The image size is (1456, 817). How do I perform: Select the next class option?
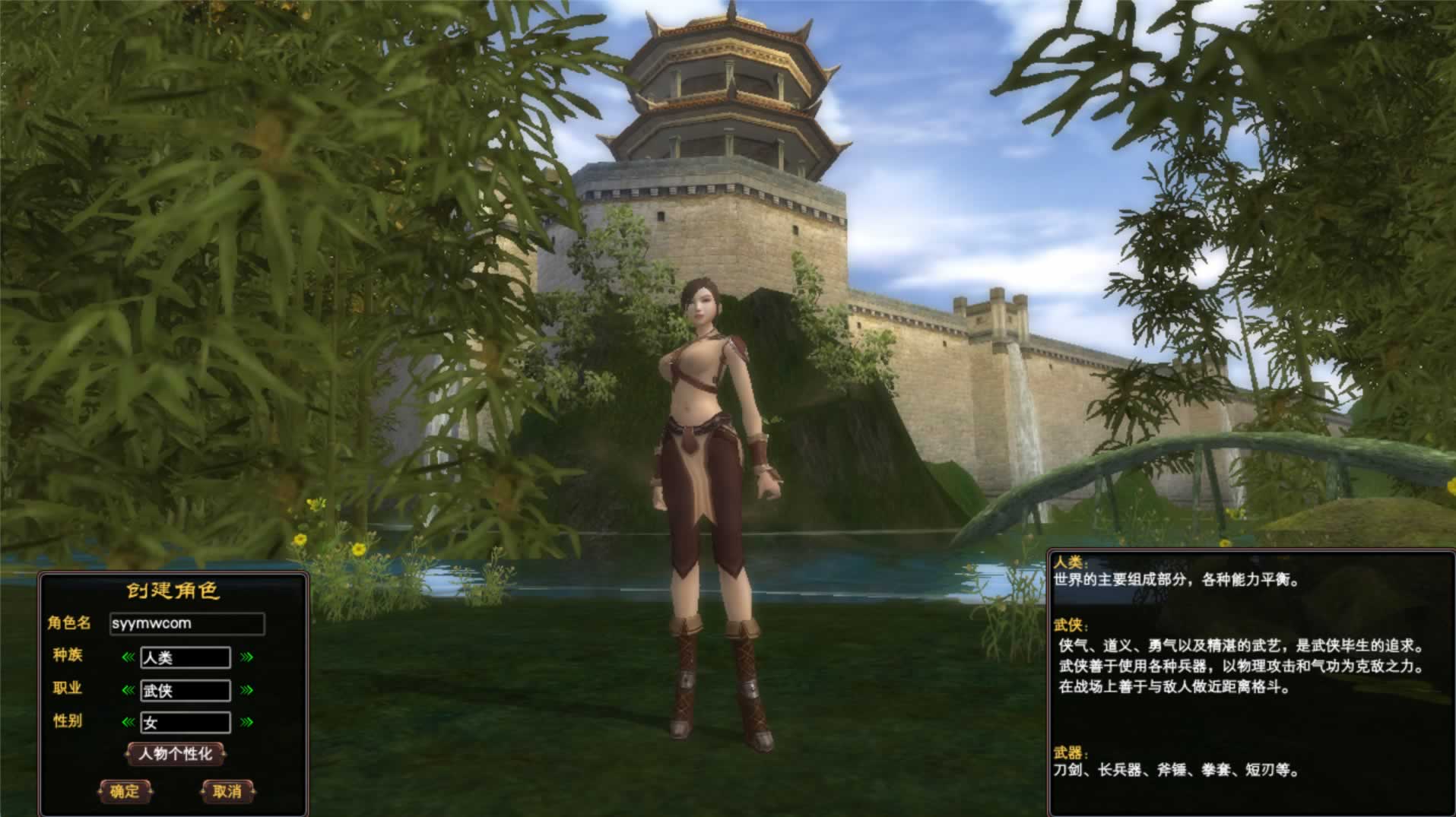[x=246, y=690]
